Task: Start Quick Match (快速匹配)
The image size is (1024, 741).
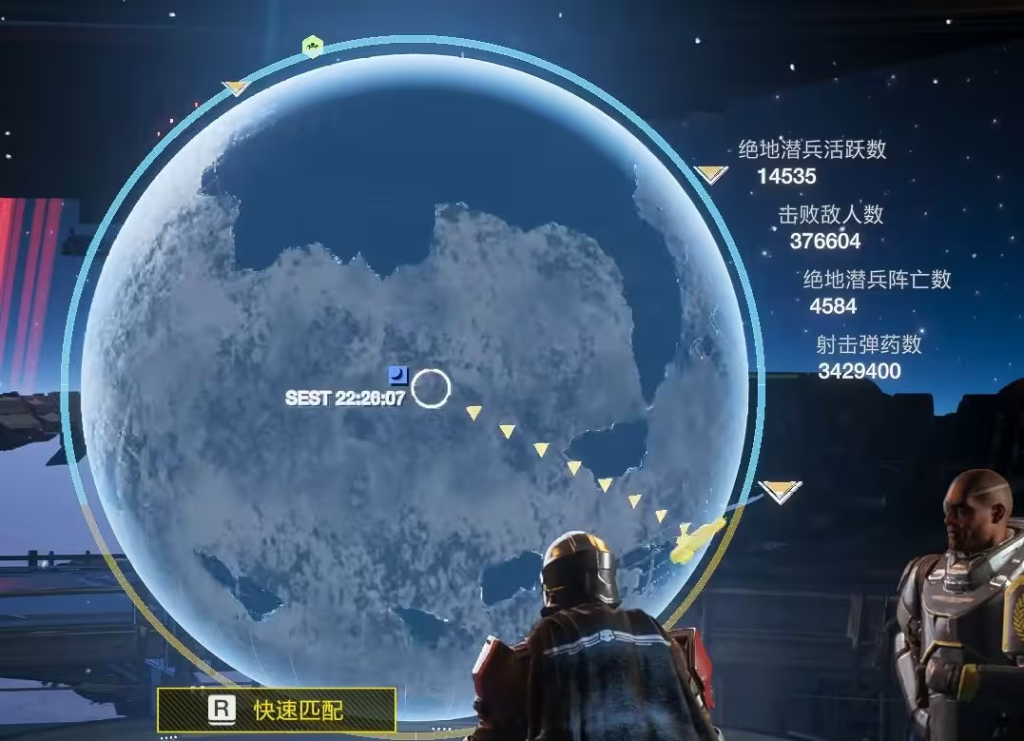Action: coord(276,710)
